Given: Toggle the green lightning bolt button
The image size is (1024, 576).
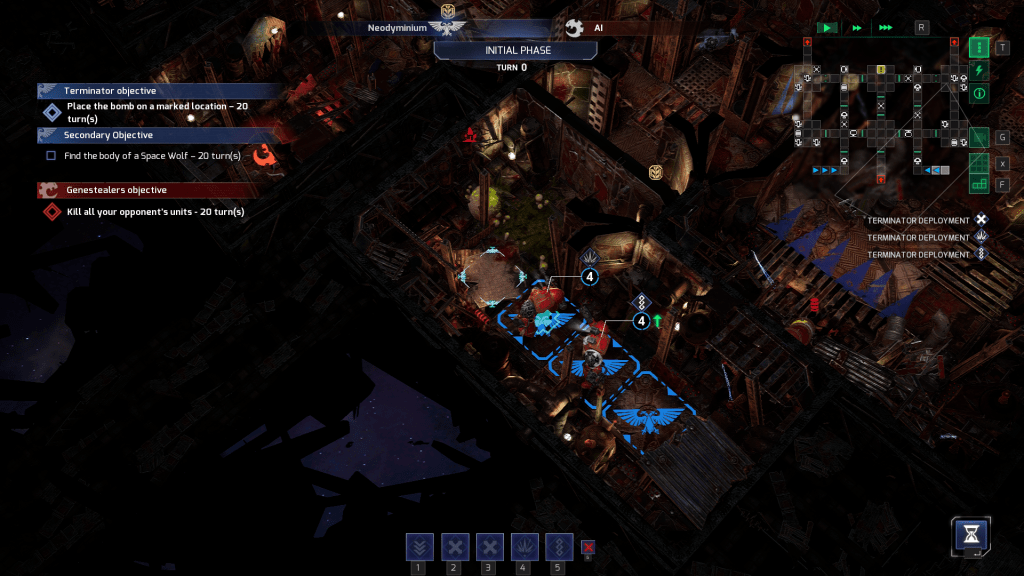Looking at the screenshot, I should [980, 71].
